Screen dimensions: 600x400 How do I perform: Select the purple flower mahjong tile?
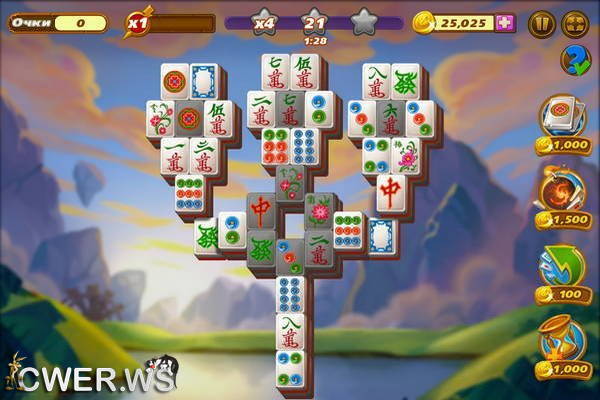tap(407, 155)
